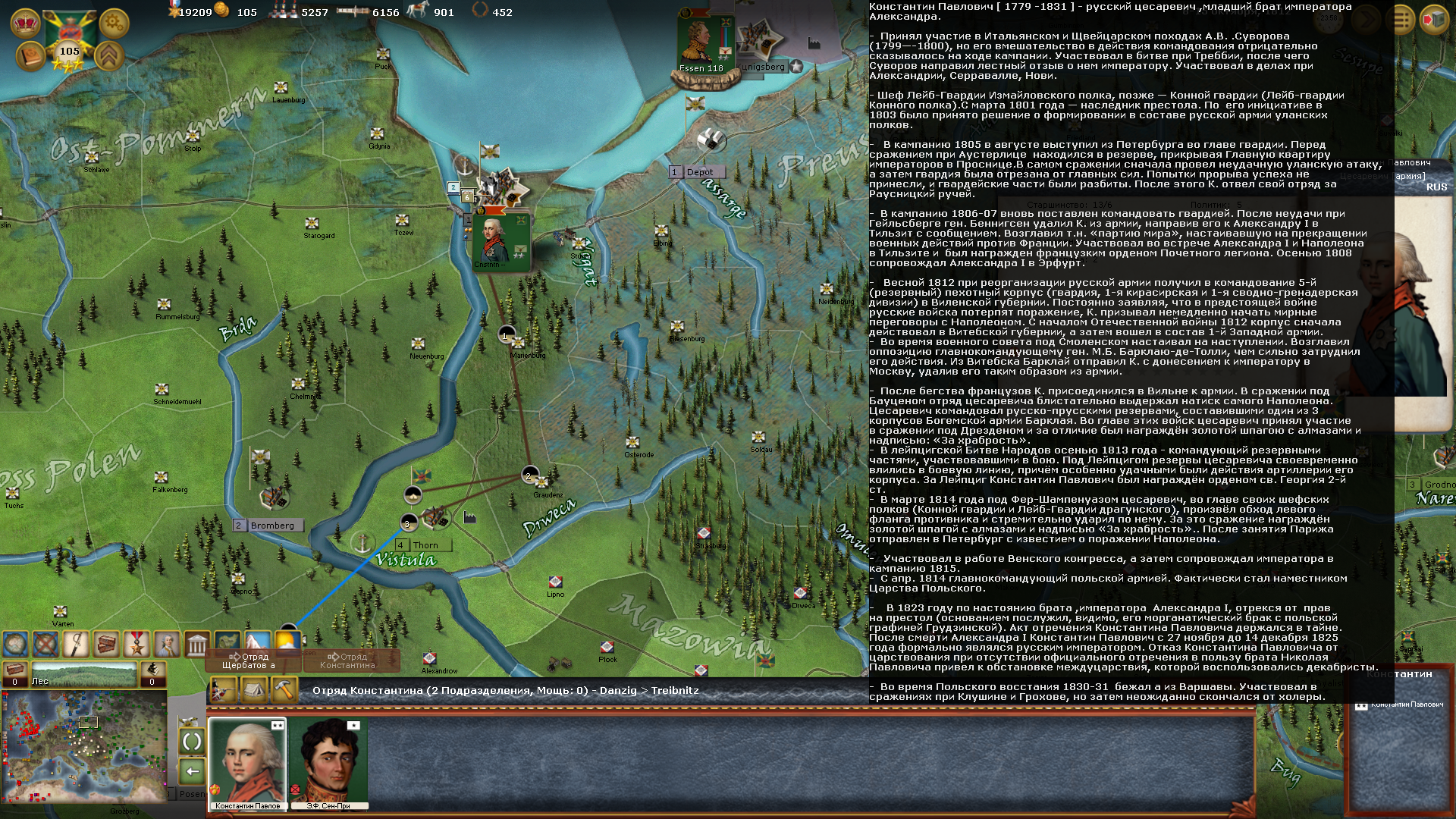Click the double chevron rank button
This screenshot has width=1456, height=819.
(x=108, y=56)
